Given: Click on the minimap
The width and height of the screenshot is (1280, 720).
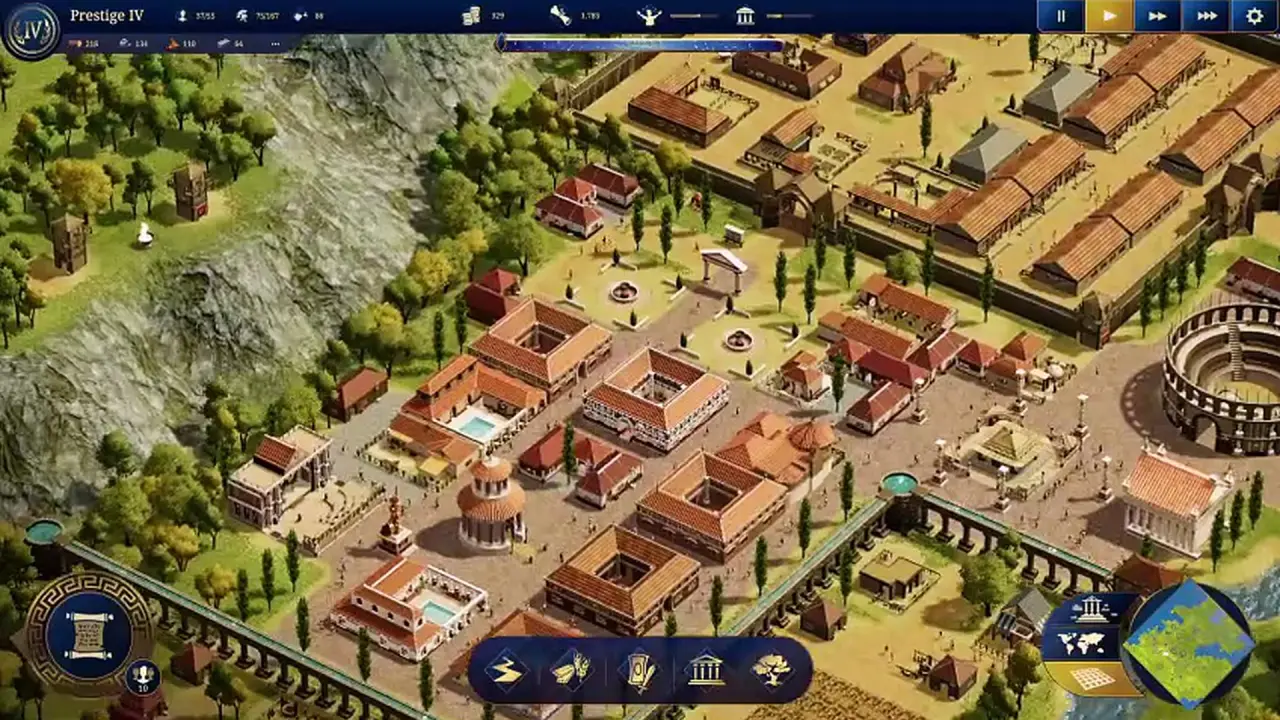Looking at the screenshot, I should 1189,643.
